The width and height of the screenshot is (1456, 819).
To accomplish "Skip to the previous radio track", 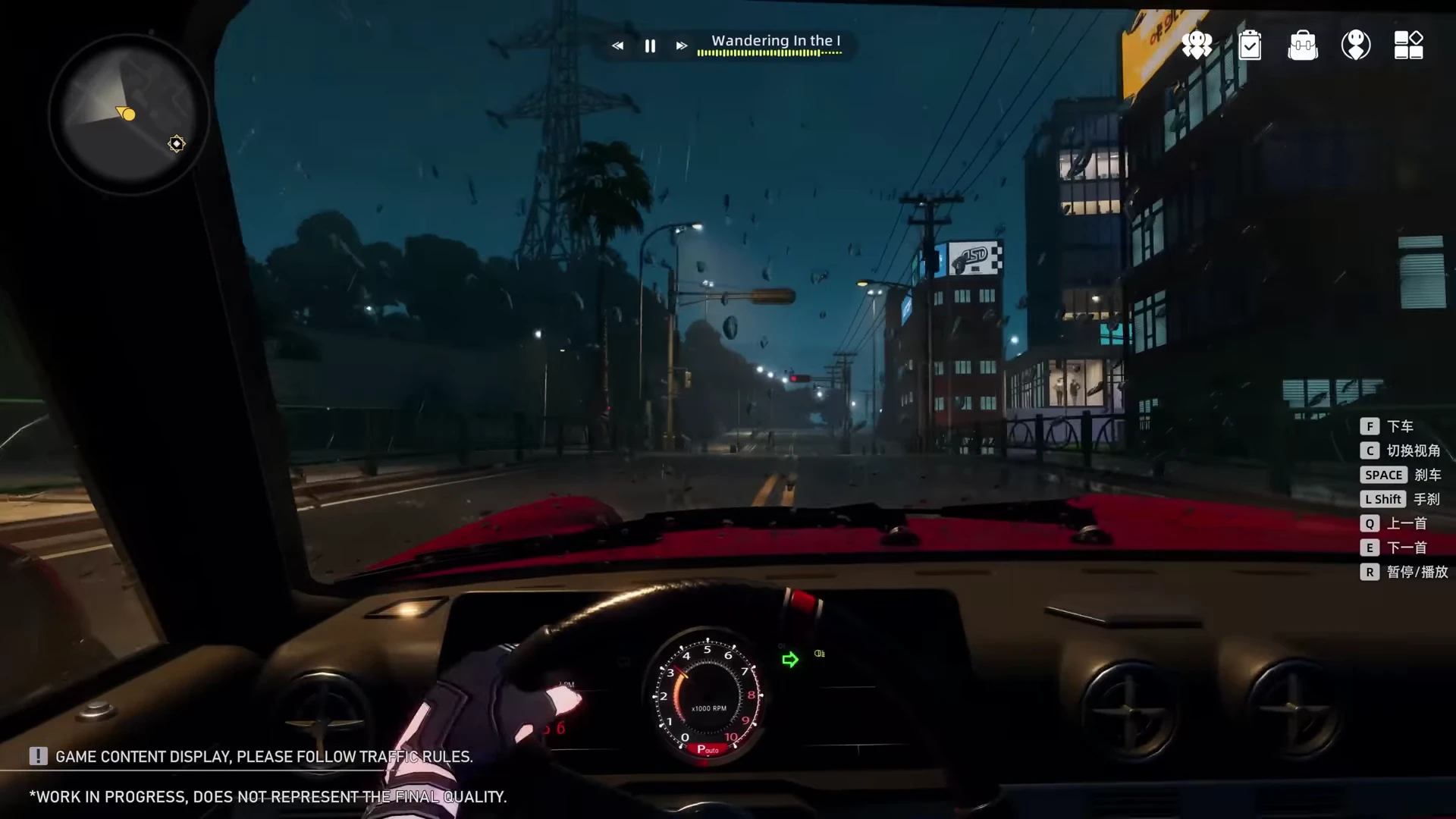I will (x=618, y=46).
